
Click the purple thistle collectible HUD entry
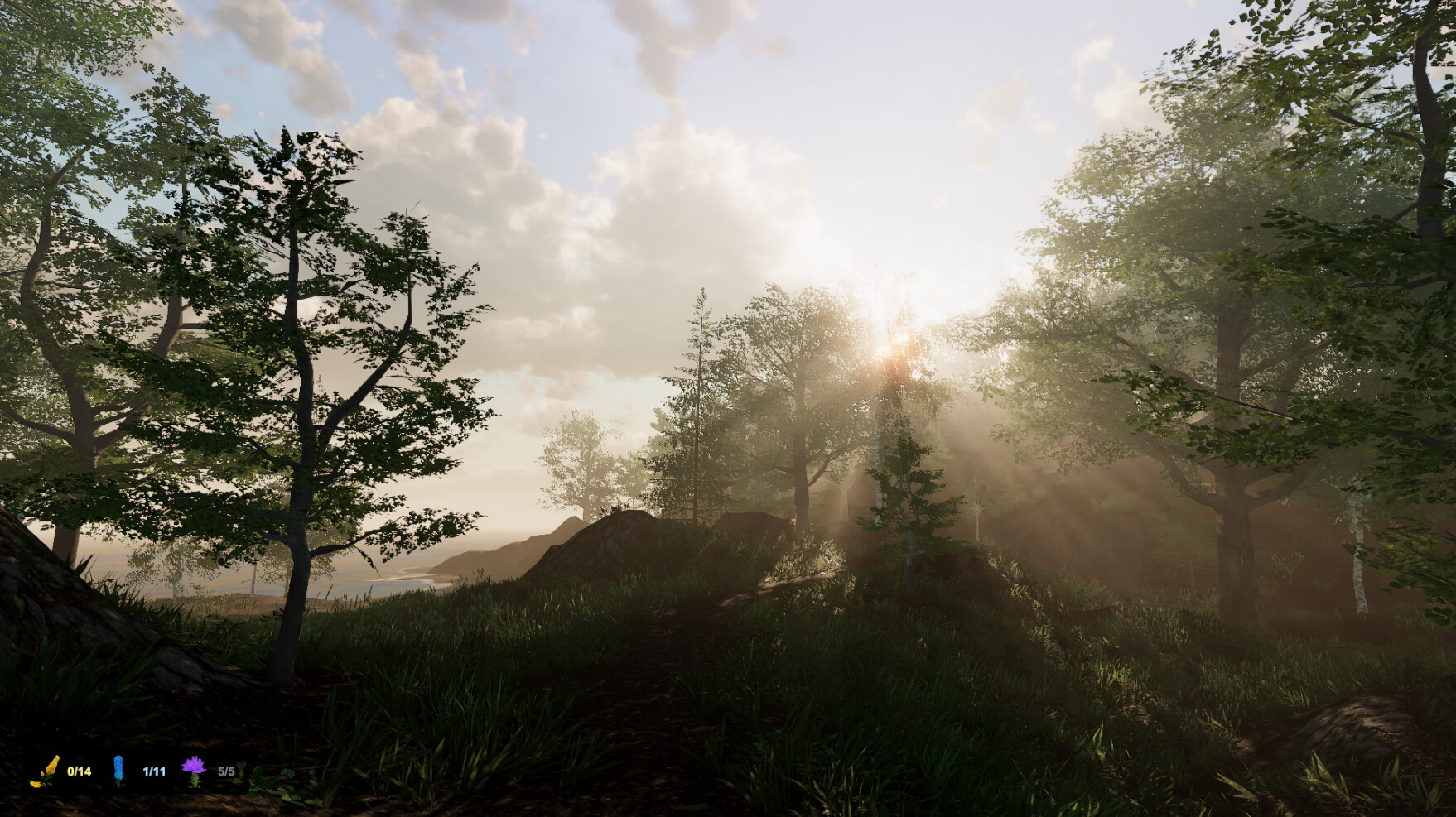tap(209, 769)
